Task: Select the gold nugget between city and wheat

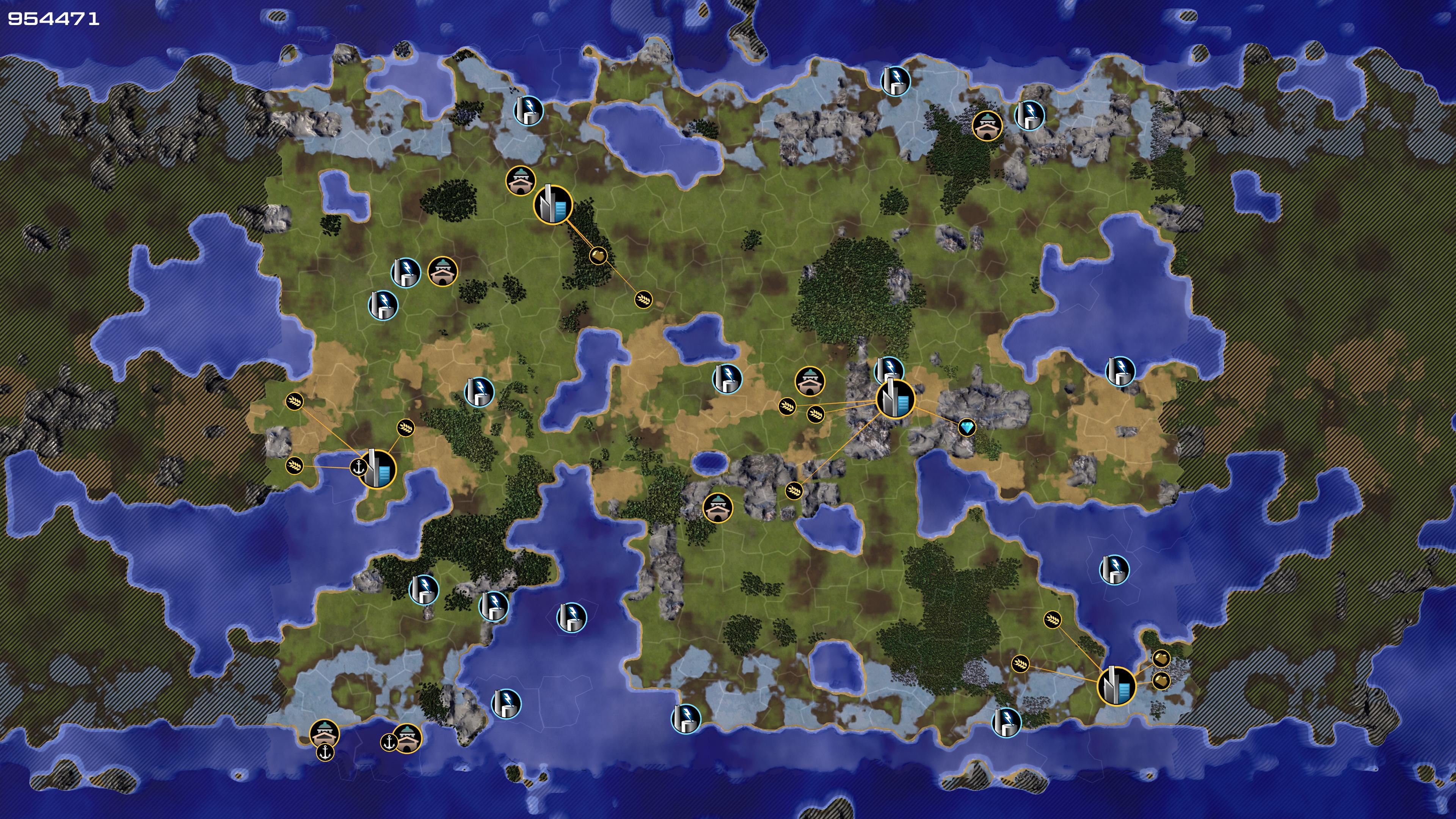Action: tap(598, 256)
